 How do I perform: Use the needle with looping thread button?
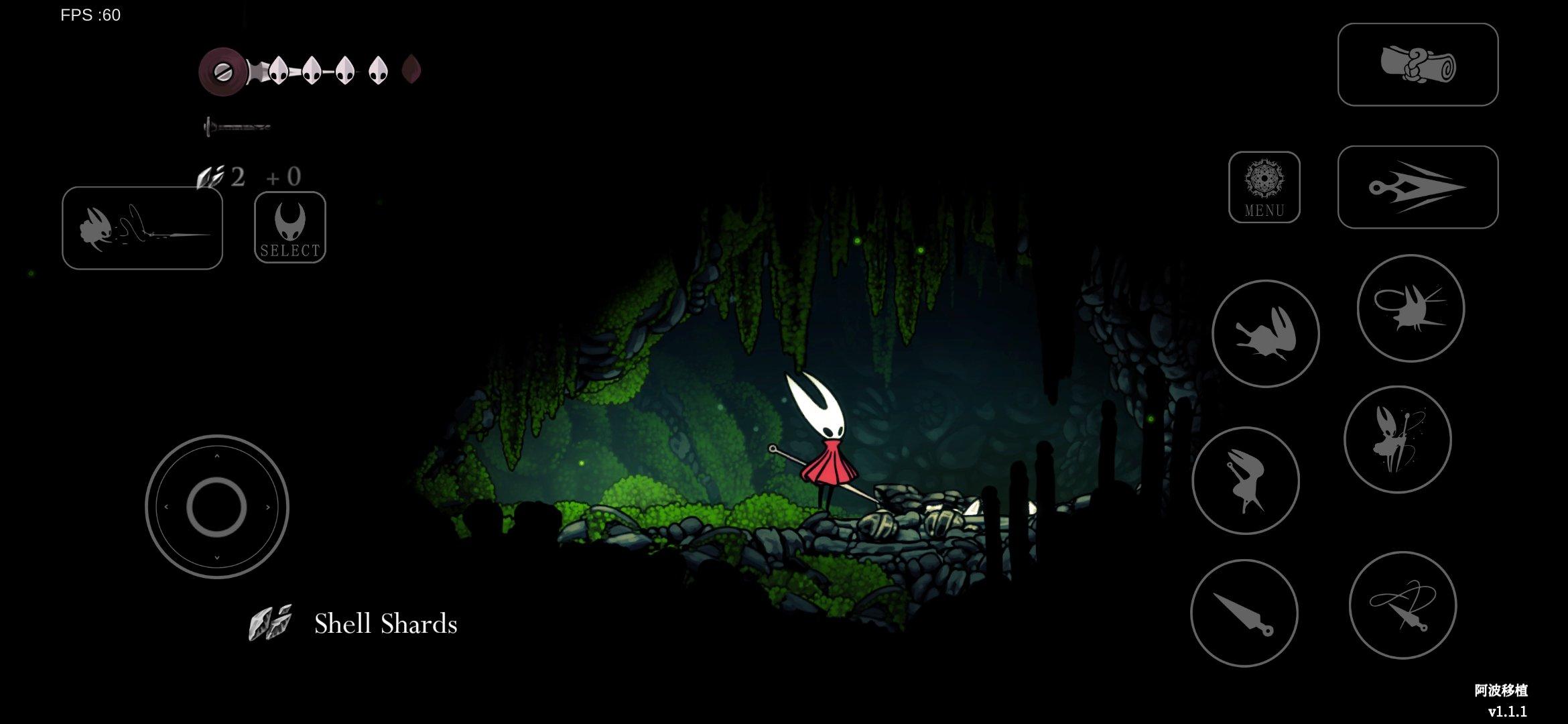tap(1402, 605)
